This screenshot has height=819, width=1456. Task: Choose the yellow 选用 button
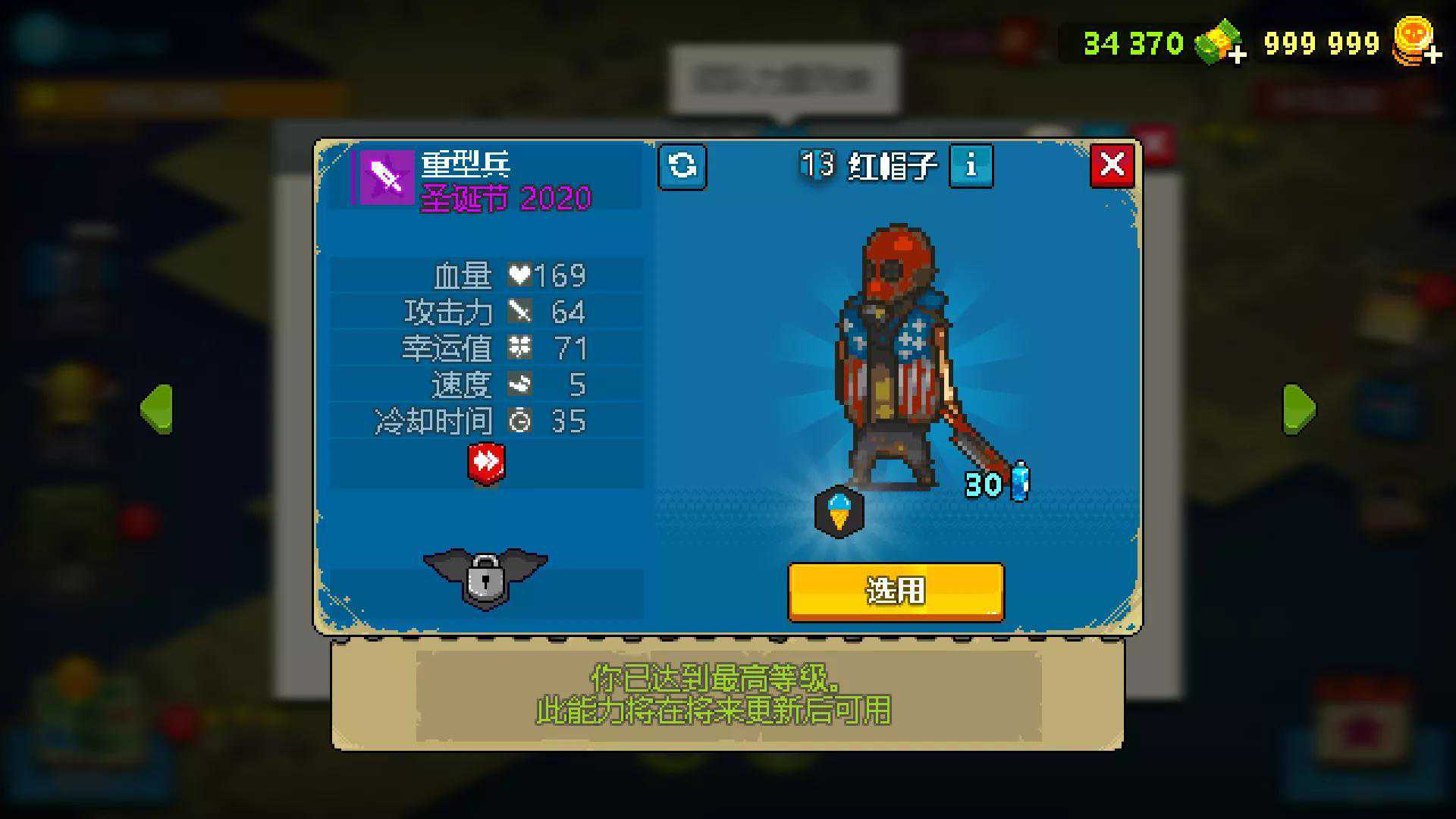[x=896, y=591]
